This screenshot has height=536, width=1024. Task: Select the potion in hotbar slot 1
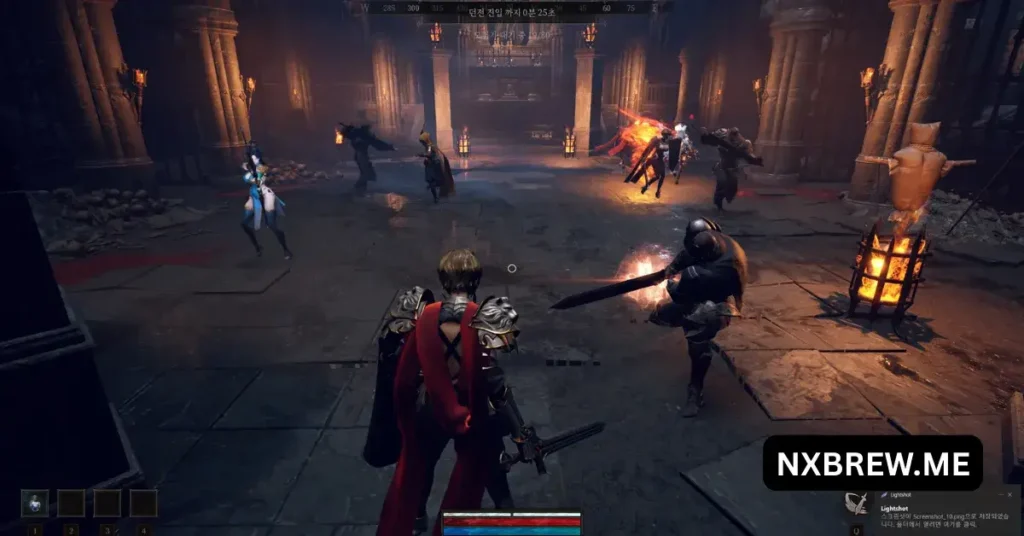pos(35,503)
